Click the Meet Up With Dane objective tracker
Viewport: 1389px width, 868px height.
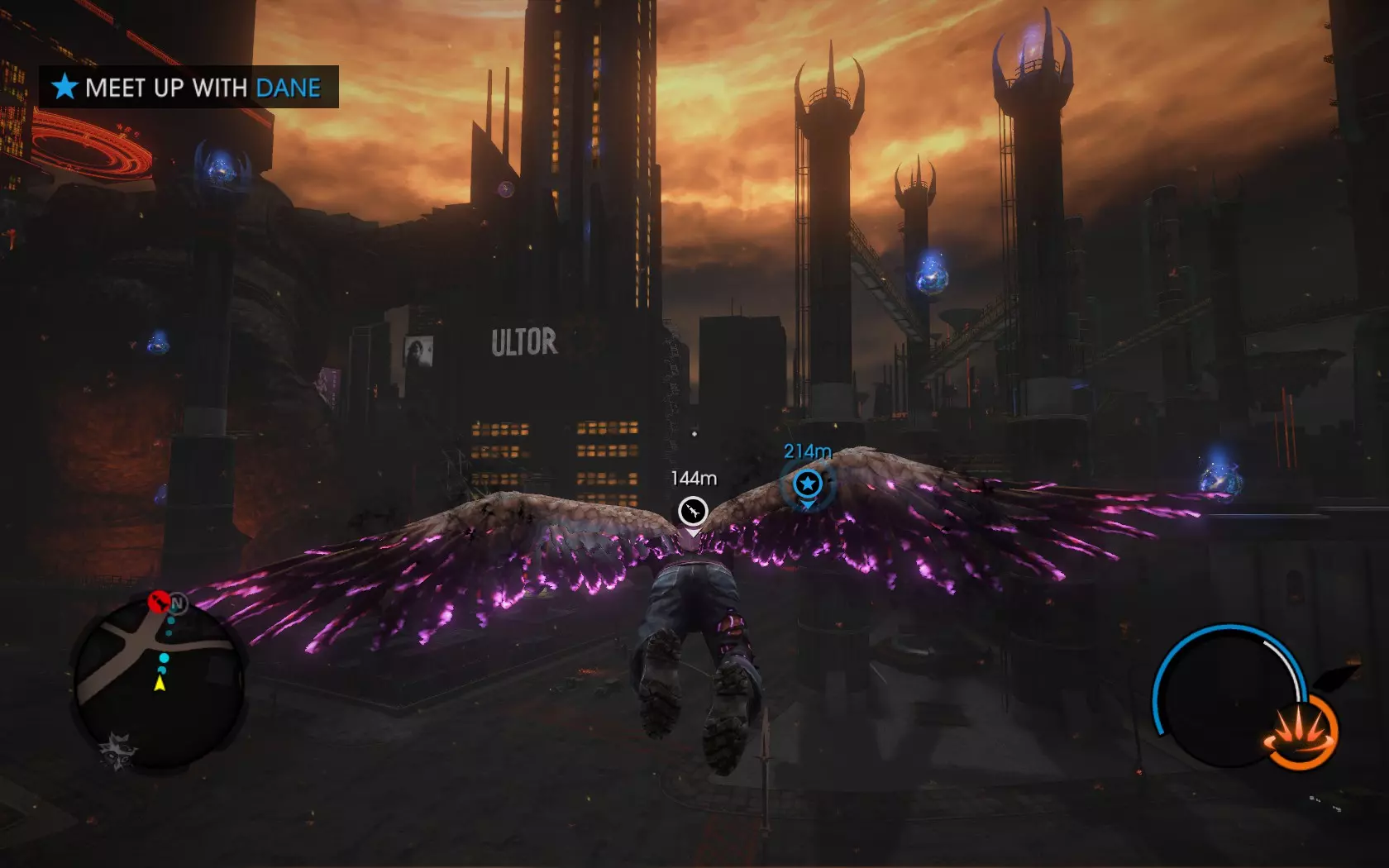189,87
